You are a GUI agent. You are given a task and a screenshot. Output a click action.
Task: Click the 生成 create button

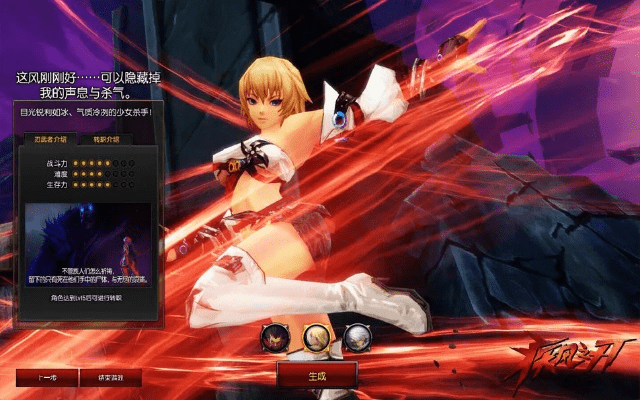[x=317, y=374]
